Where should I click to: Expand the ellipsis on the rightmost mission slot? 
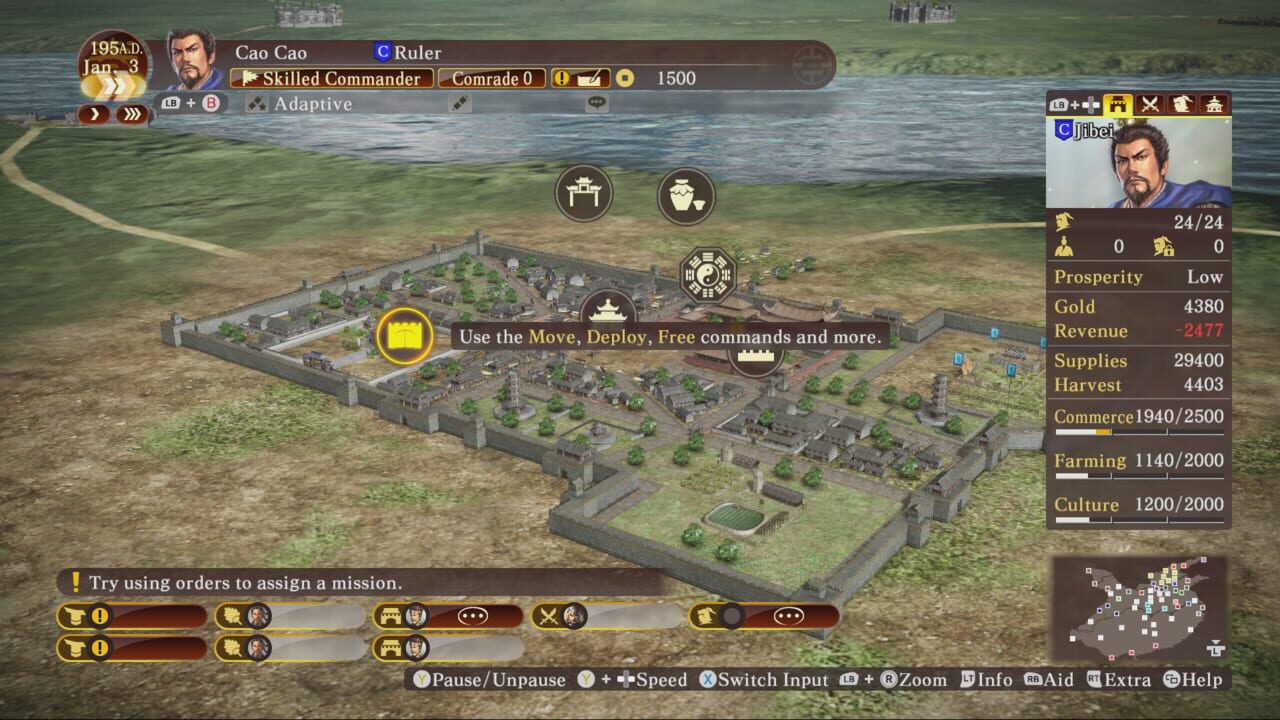789,616
